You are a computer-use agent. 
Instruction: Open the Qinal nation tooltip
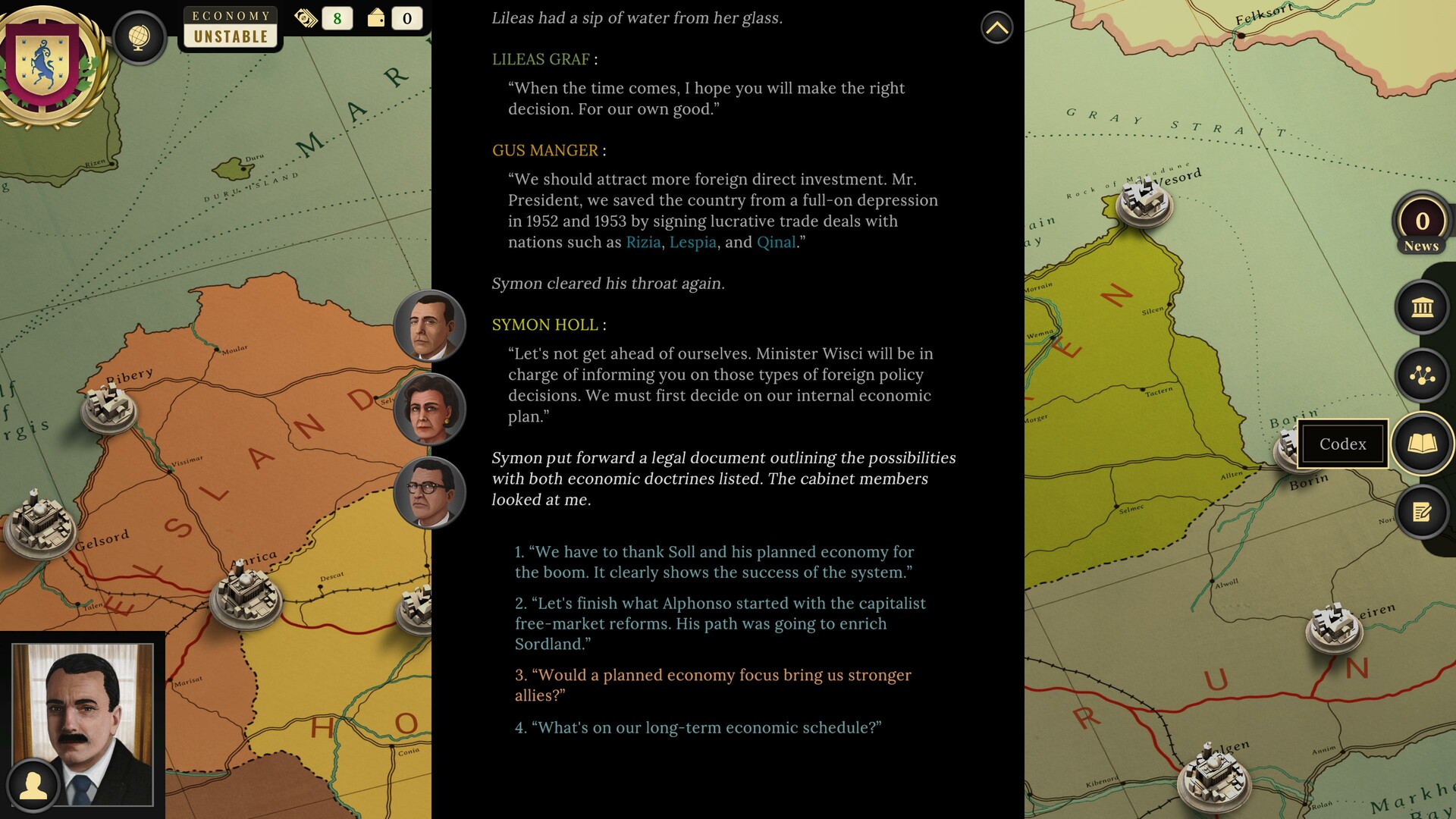(775, 242)
